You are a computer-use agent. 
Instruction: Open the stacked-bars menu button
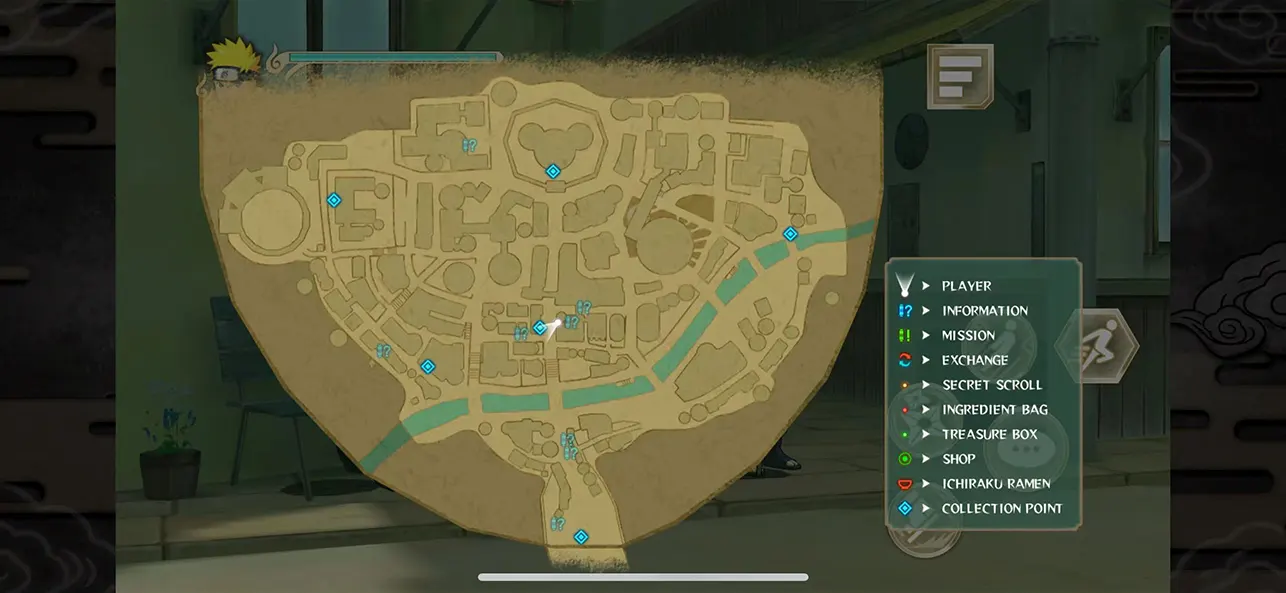point(959,76)
